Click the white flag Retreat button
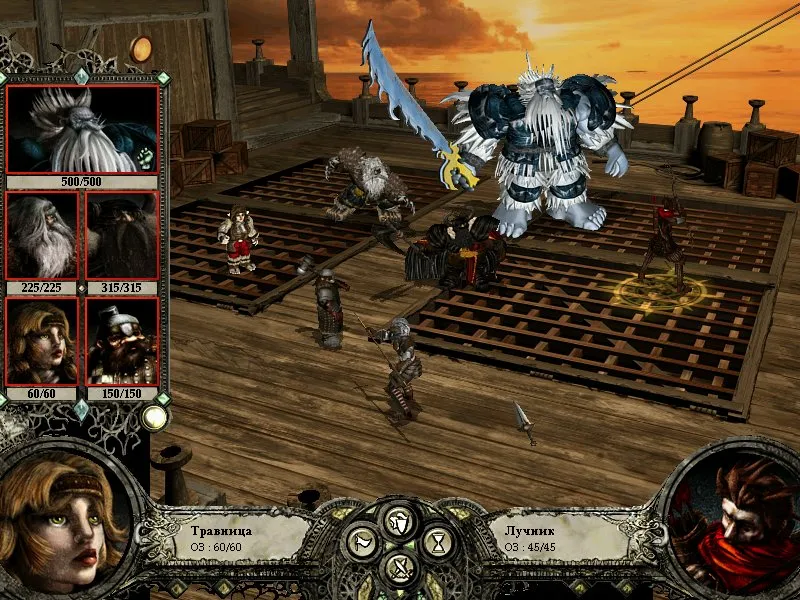Screen dimensions: 800x600 tap(361, 544)
